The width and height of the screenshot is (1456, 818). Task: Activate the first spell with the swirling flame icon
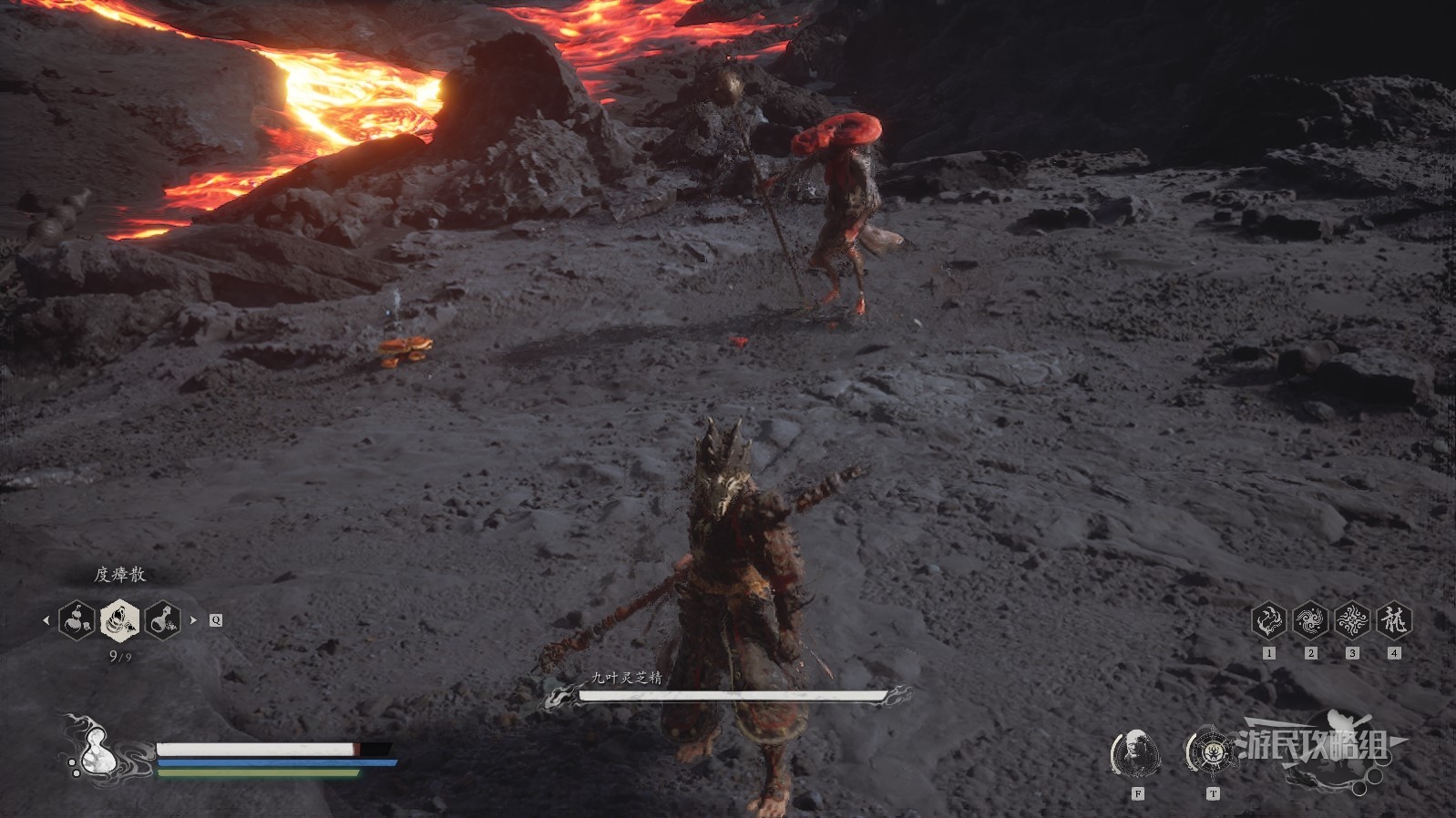coord(1268,621)
